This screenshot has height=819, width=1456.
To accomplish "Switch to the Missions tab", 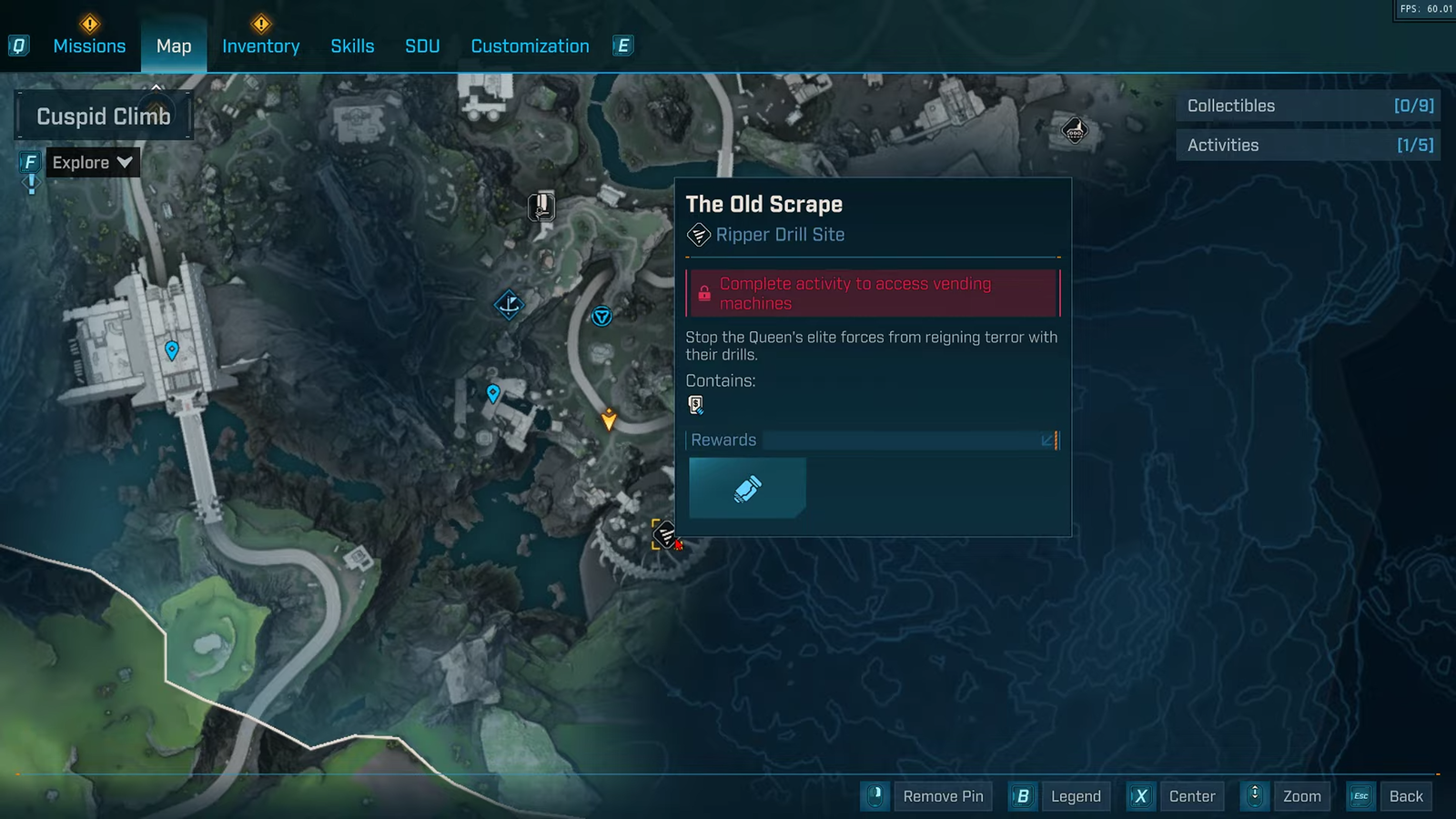I will click(89, 46).
